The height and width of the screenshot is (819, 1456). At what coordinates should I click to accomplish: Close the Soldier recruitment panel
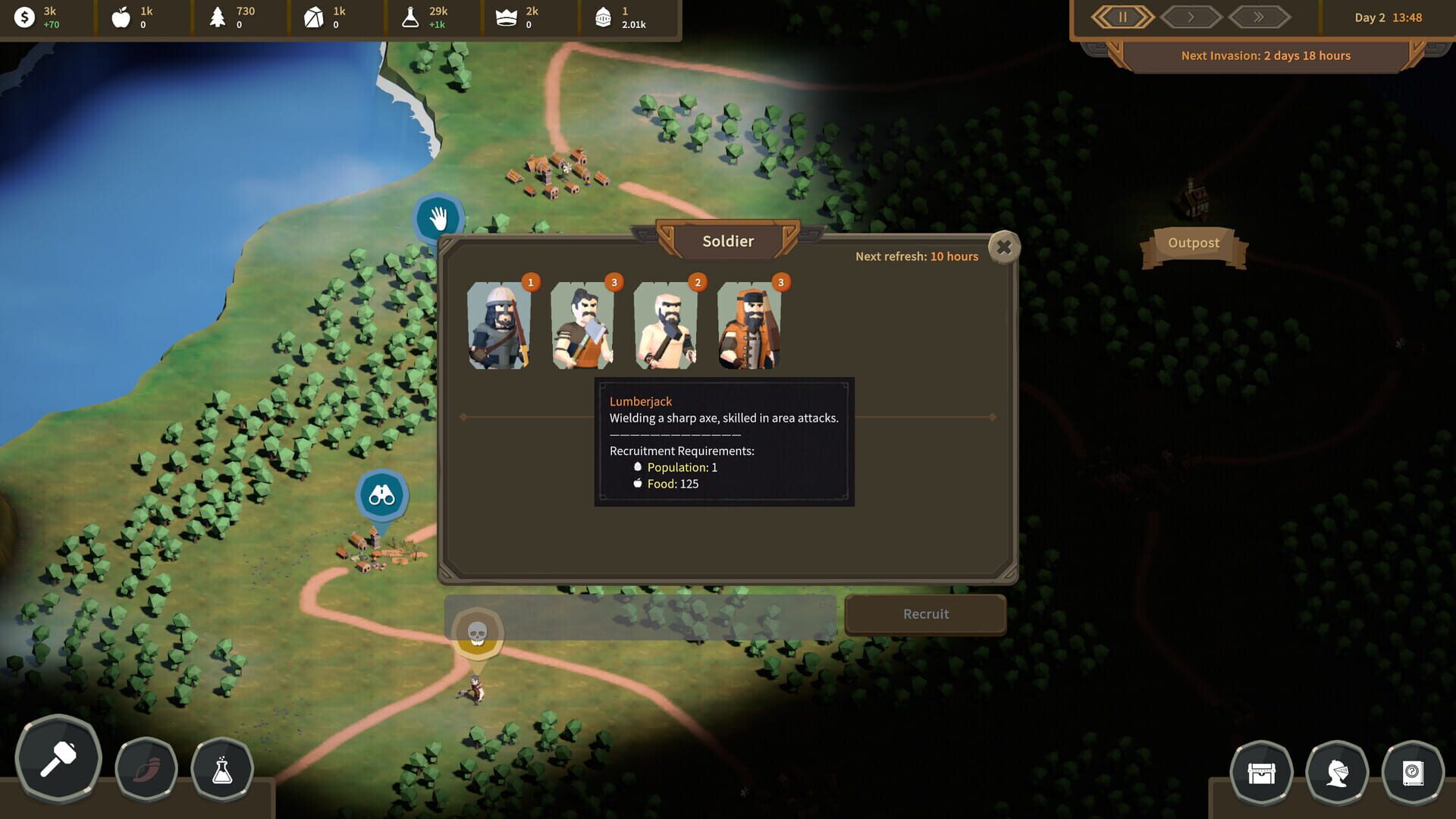click(x=1004, y=247)
